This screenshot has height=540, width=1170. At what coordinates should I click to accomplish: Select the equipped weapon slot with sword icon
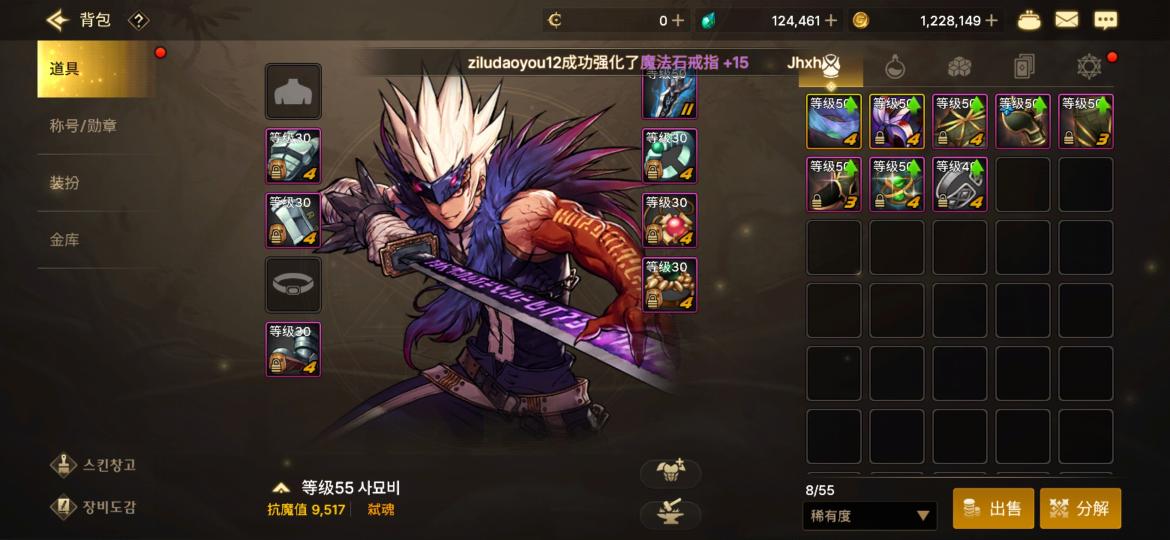tap(669, 93)
